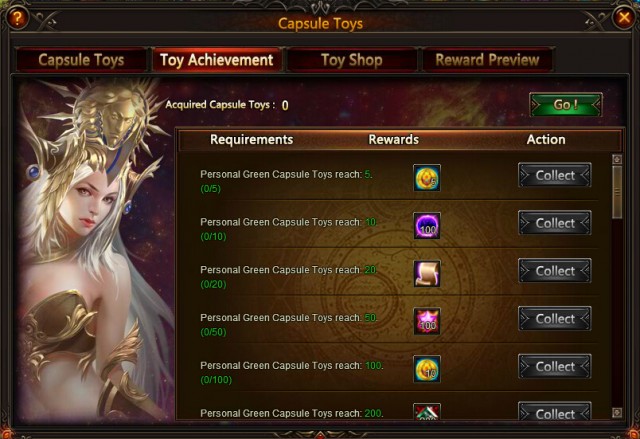The height and width of the screenshot is (439, 640).
Task: Show the Reward Preview tab
Action: [x=487, y=60]
